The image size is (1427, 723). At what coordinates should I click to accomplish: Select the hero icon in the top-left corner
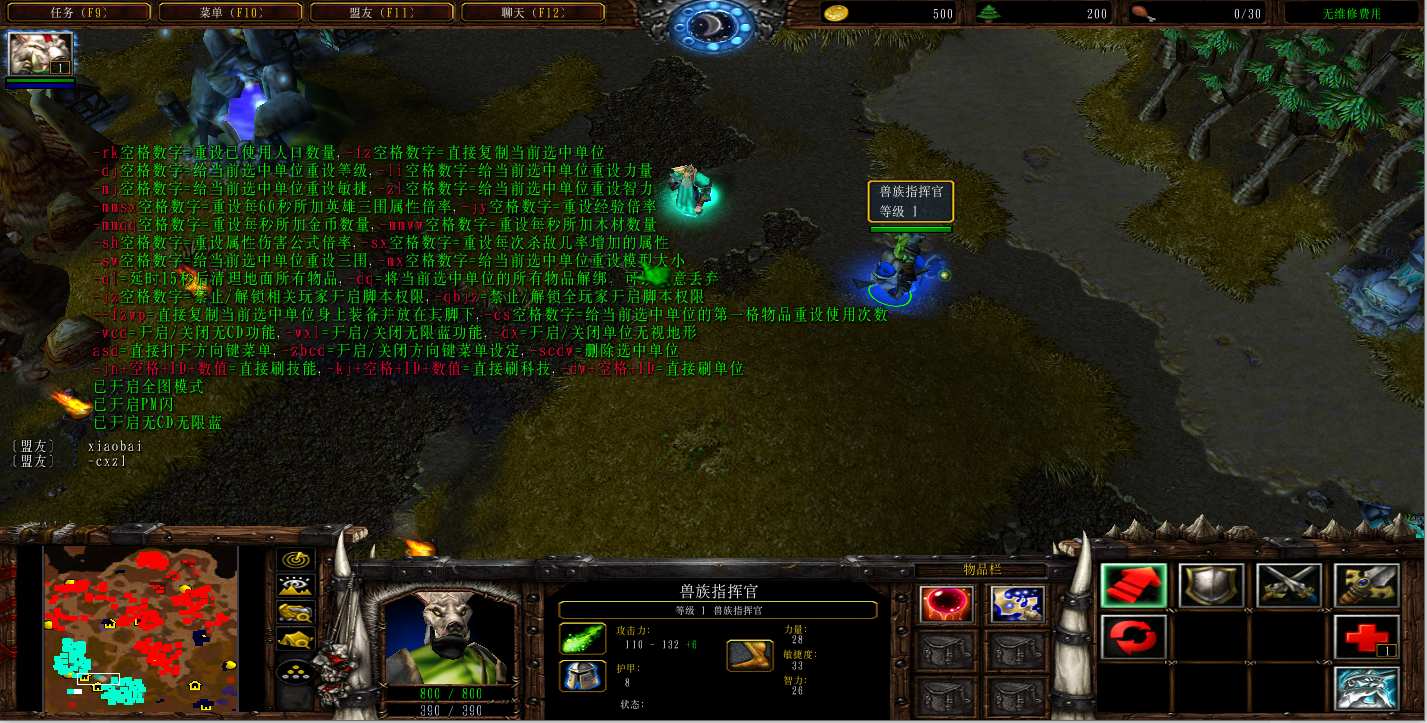tap(40, 54)
